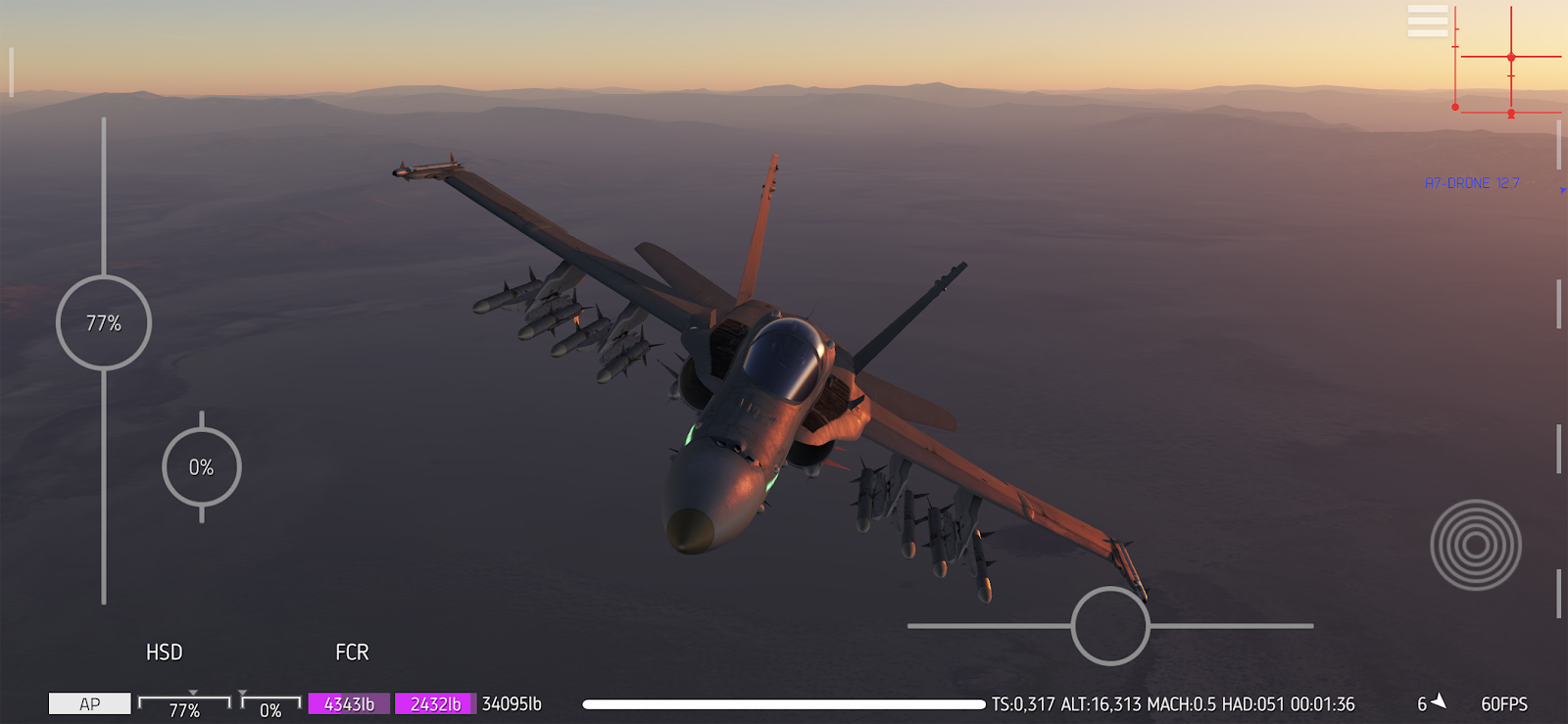Click the 2432lb magenta fuel tank indicator

pos(435,703)
